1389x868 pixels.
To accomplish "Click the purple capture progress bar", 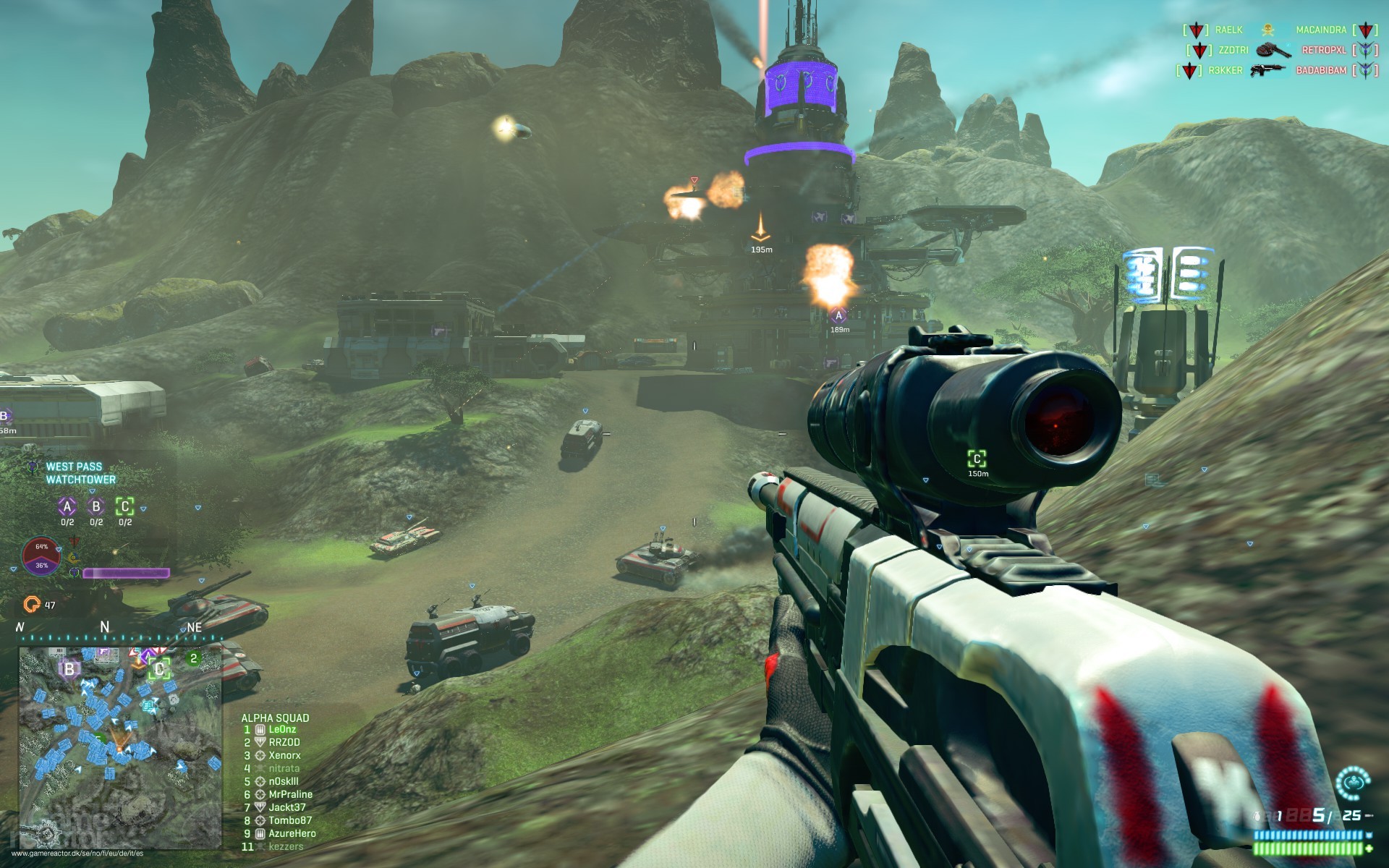I will (x=127, y=573).
